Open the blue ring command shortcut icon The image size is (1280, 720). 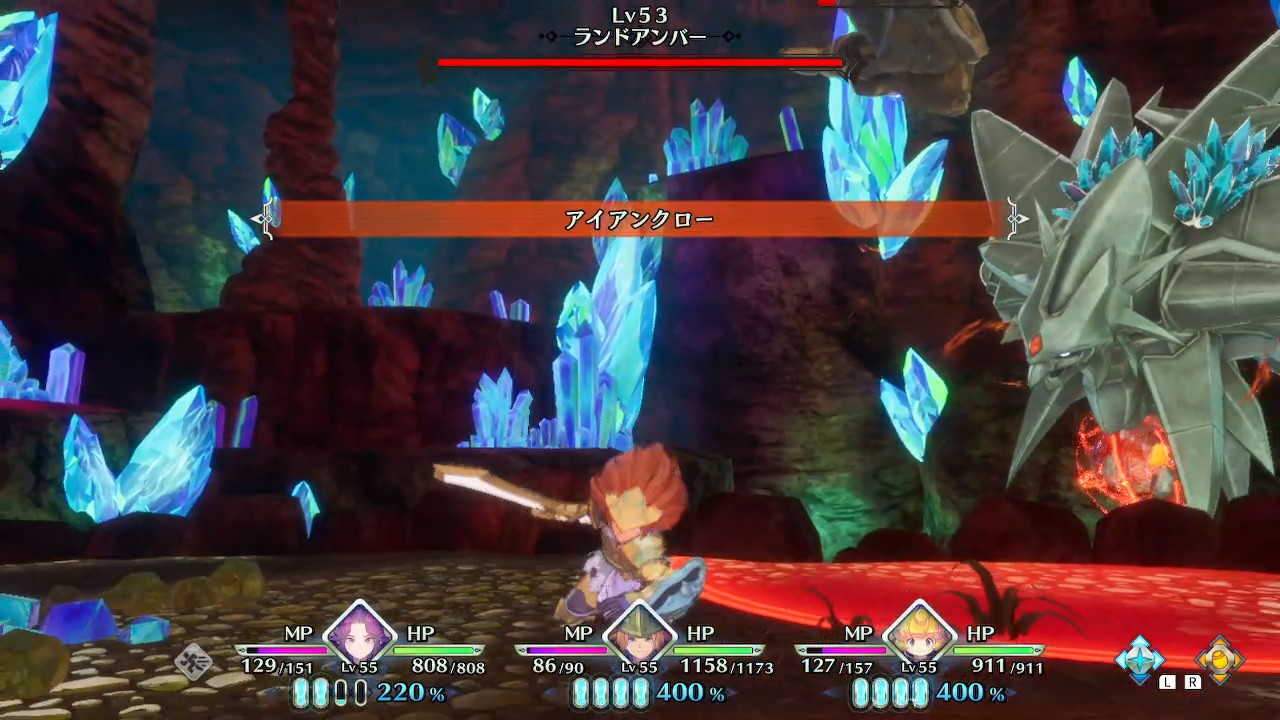pyautogui.click(x=1141, y=658)
